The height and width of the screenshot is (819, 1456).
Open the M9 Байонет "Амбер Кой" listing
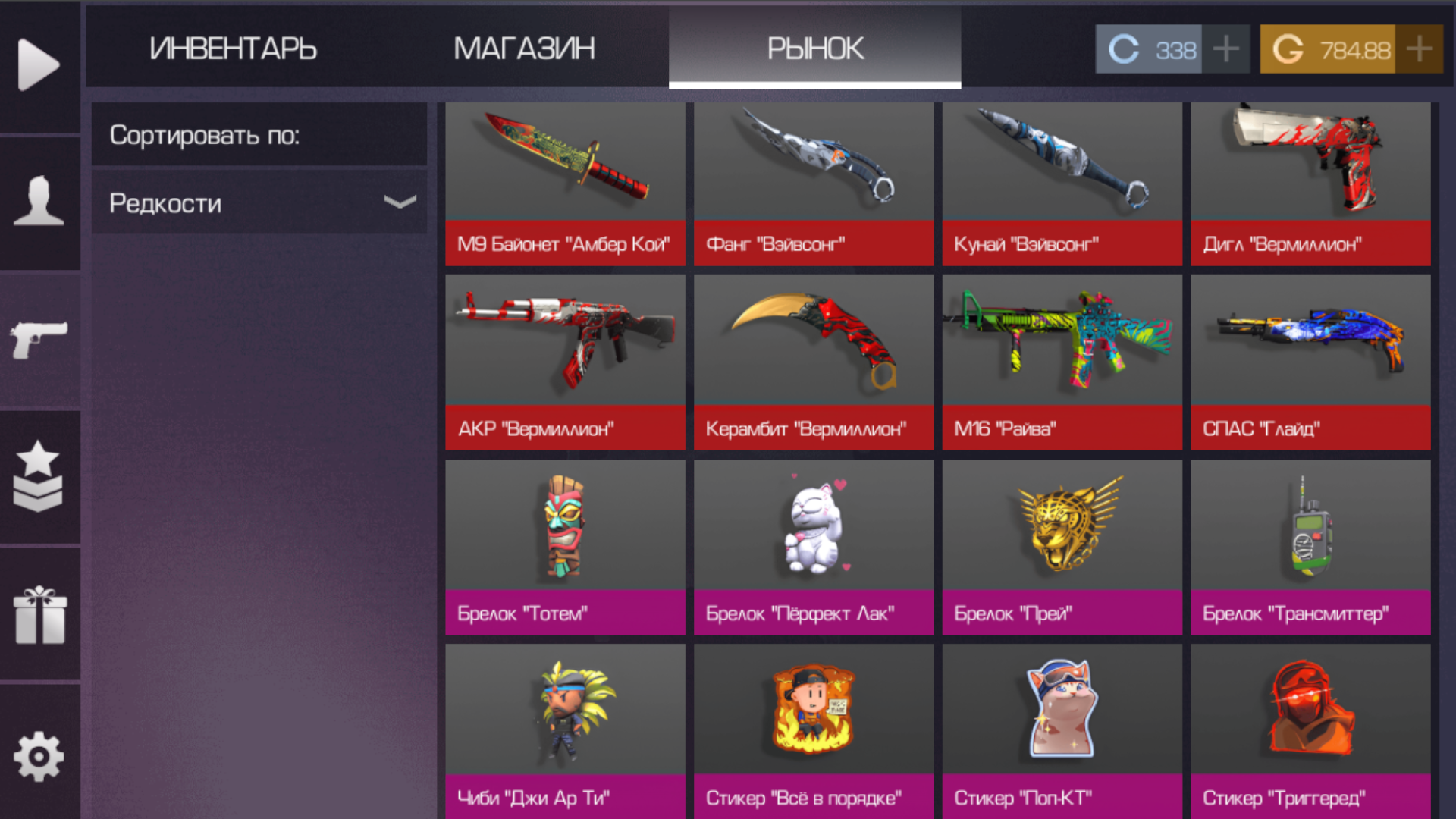[565, 184]
